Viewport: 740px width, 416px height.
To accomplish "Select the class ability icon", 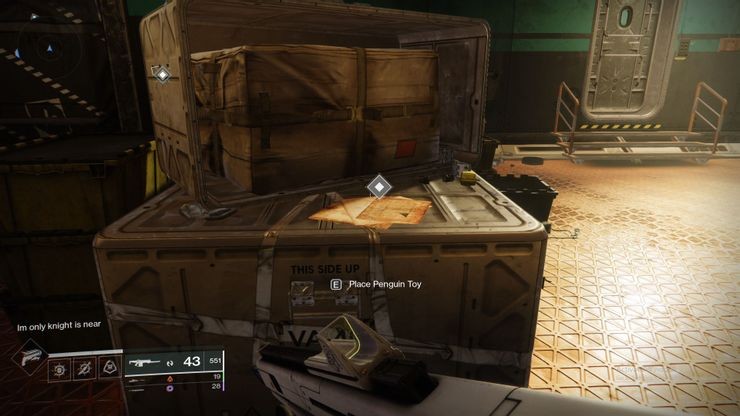I will pyautogui.click(x=107, y=370).
